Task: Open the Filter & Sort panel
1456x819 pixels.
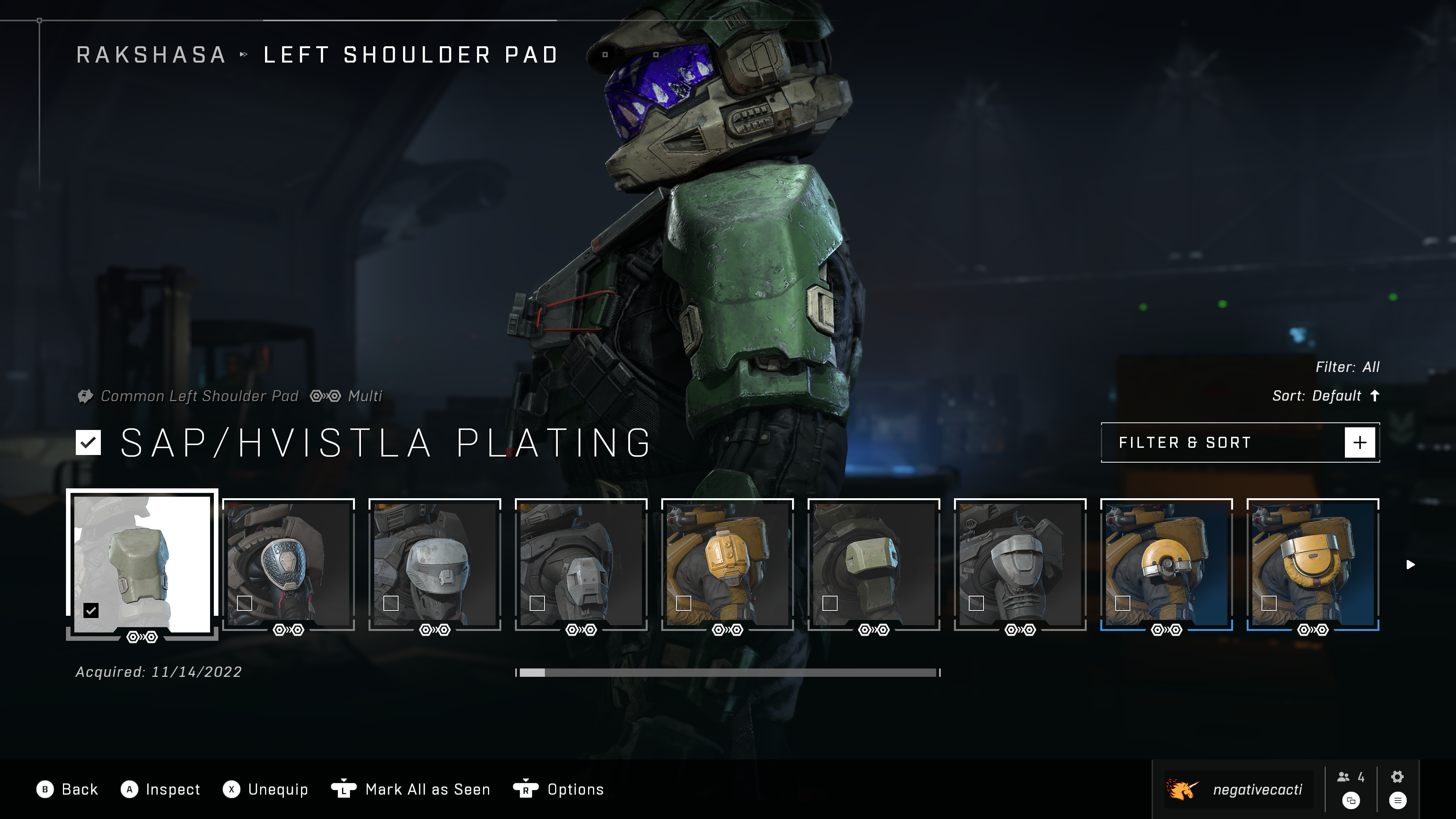Action: 1240,442
